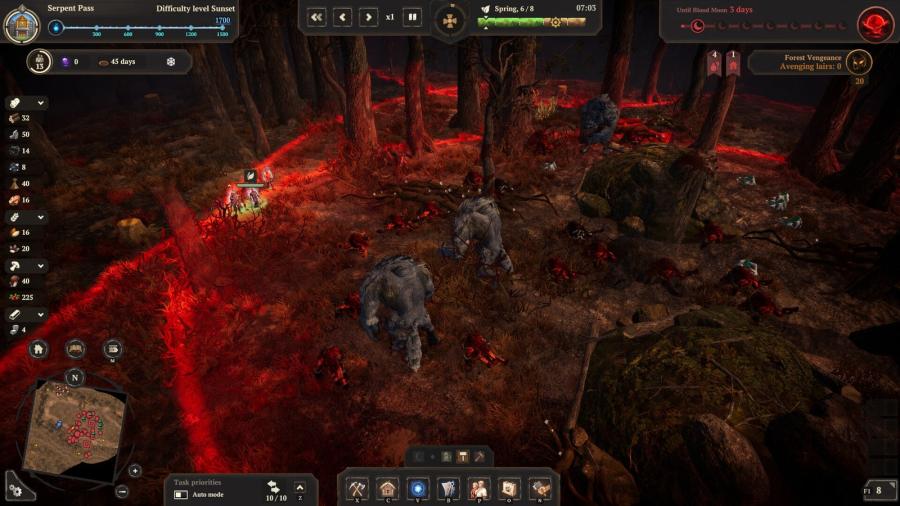Open the Blood Moon red skull icon
The height and width of the screenshot is (506, 900).
click(x=876, y=22)
